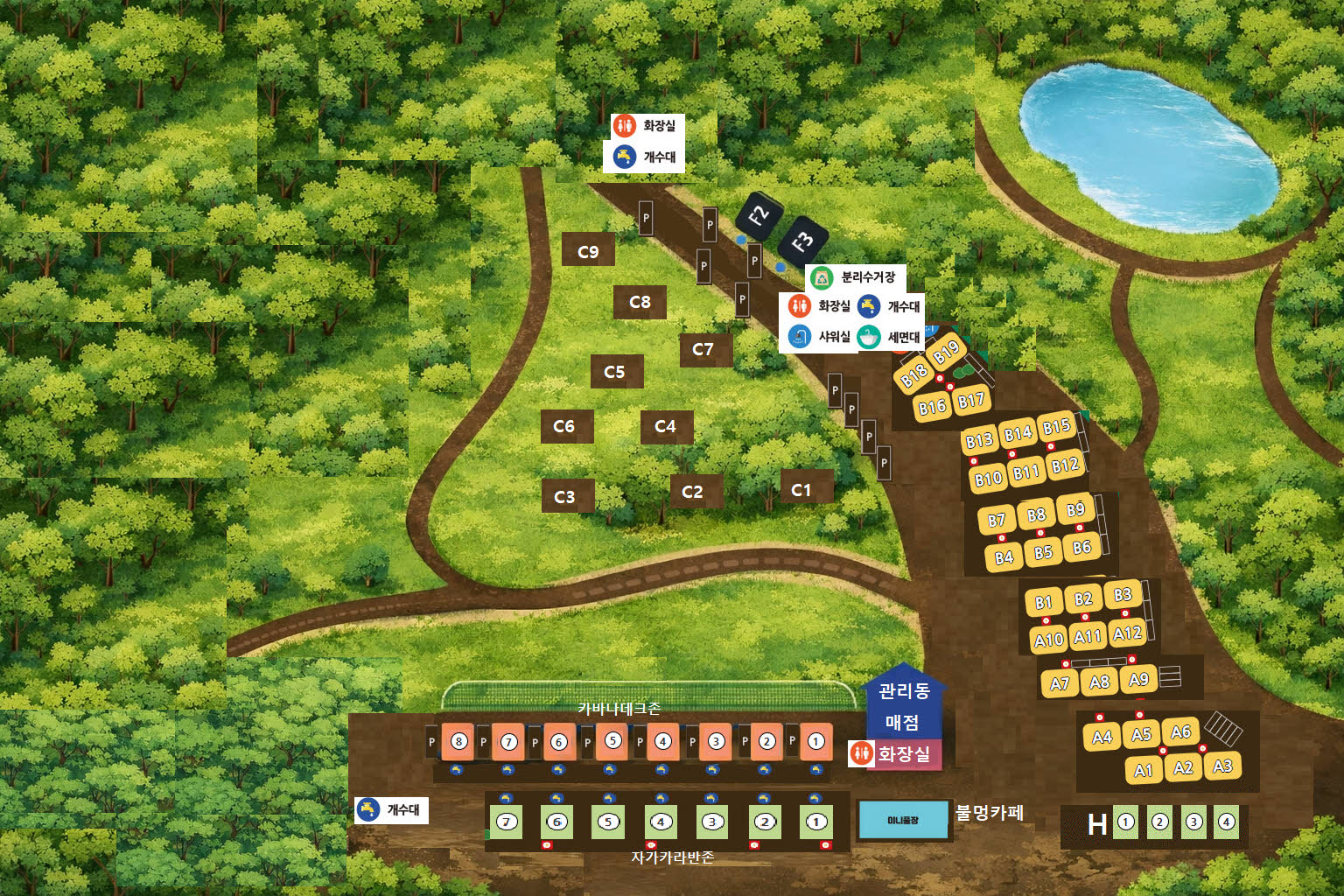The height and width of the screenshot is (896, 1344).
Task: Click the blue 미니풀장 pool marker
Action: click(x=903, y=820)
